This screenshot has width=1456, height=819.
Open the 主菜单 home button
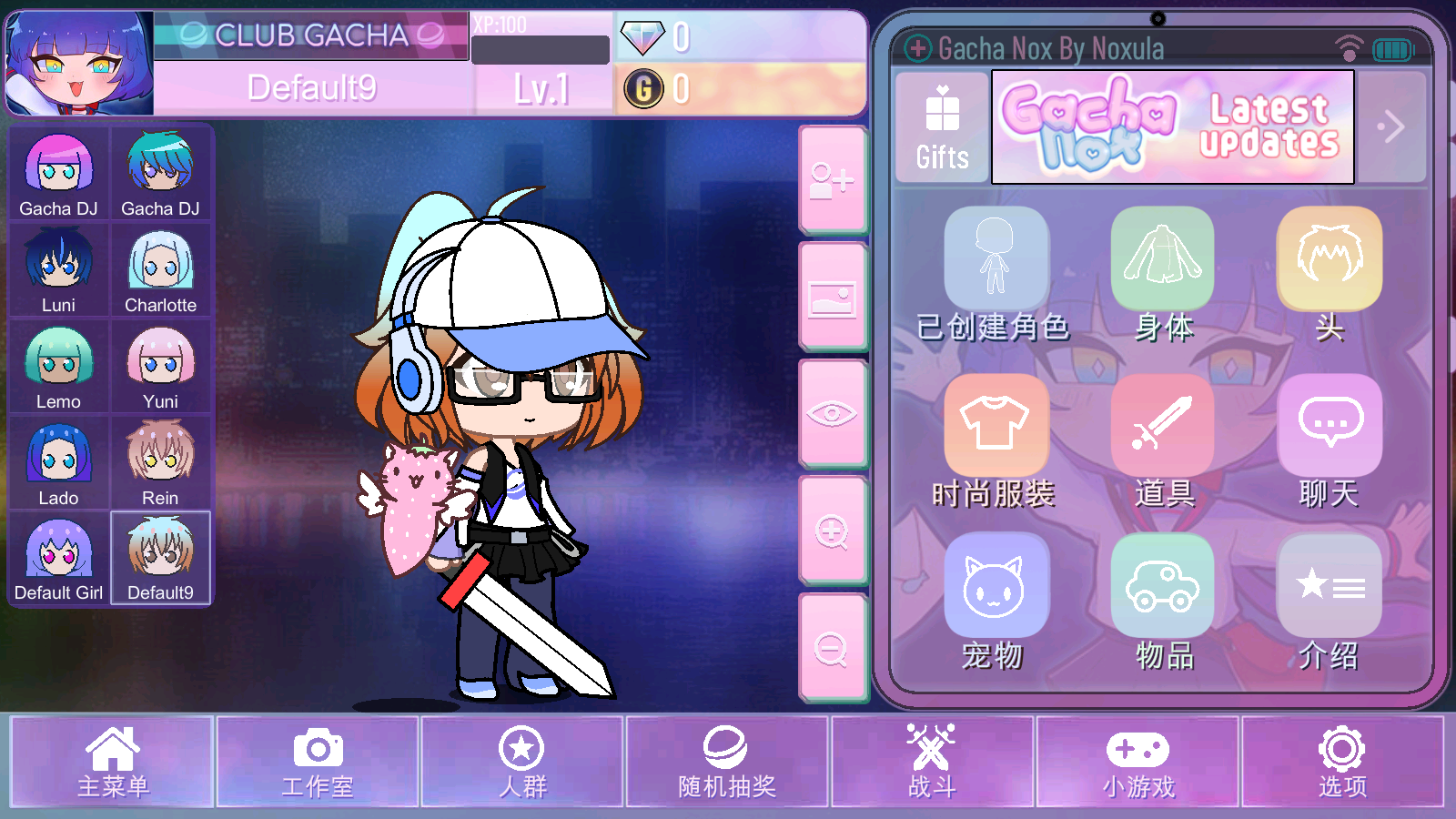[112, 762]
